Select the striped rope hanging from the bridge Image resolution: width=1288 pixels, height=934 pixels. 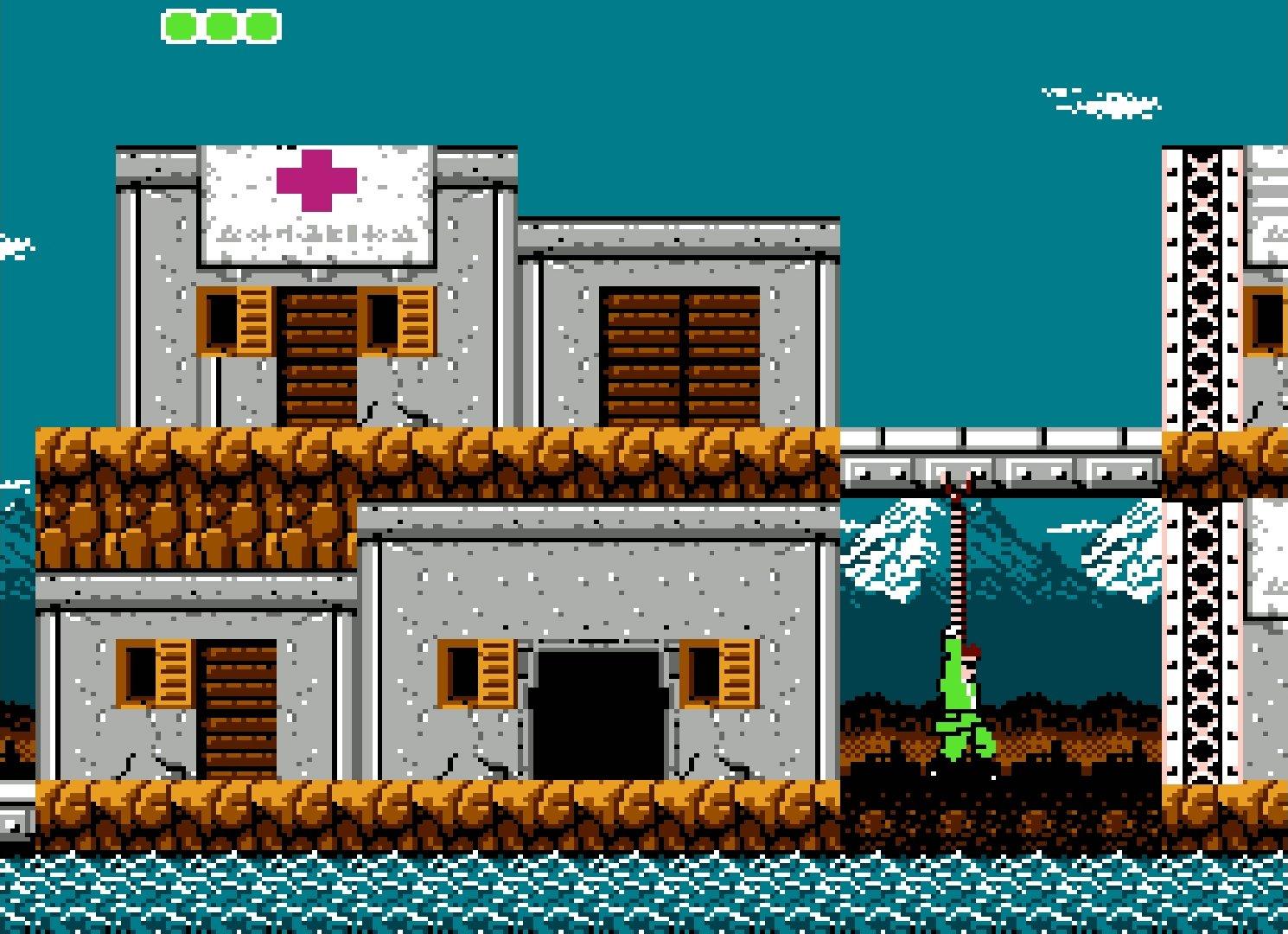[x=958, y=562]
